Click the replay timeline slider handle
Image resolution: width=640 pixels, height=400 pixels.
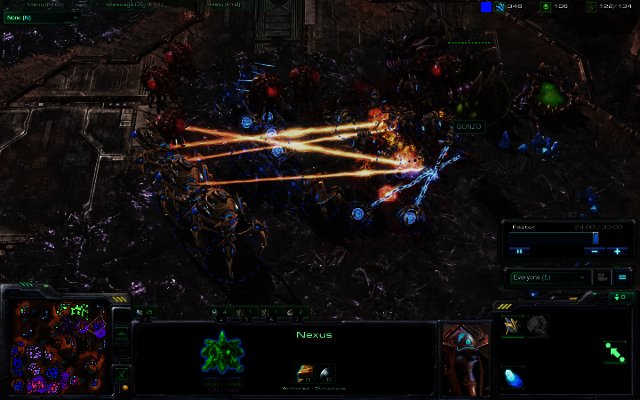(596, 238)
